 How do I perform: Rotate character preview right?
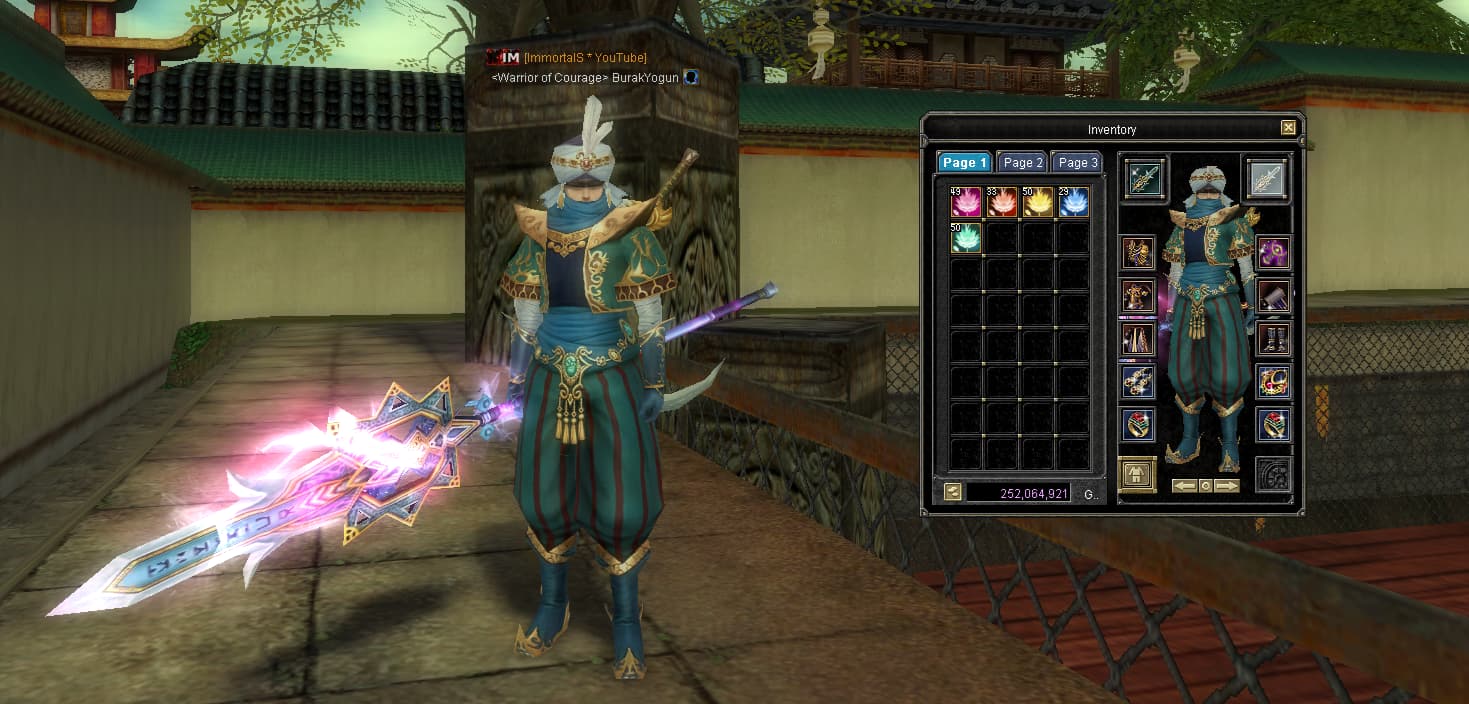pos(1227,486)
